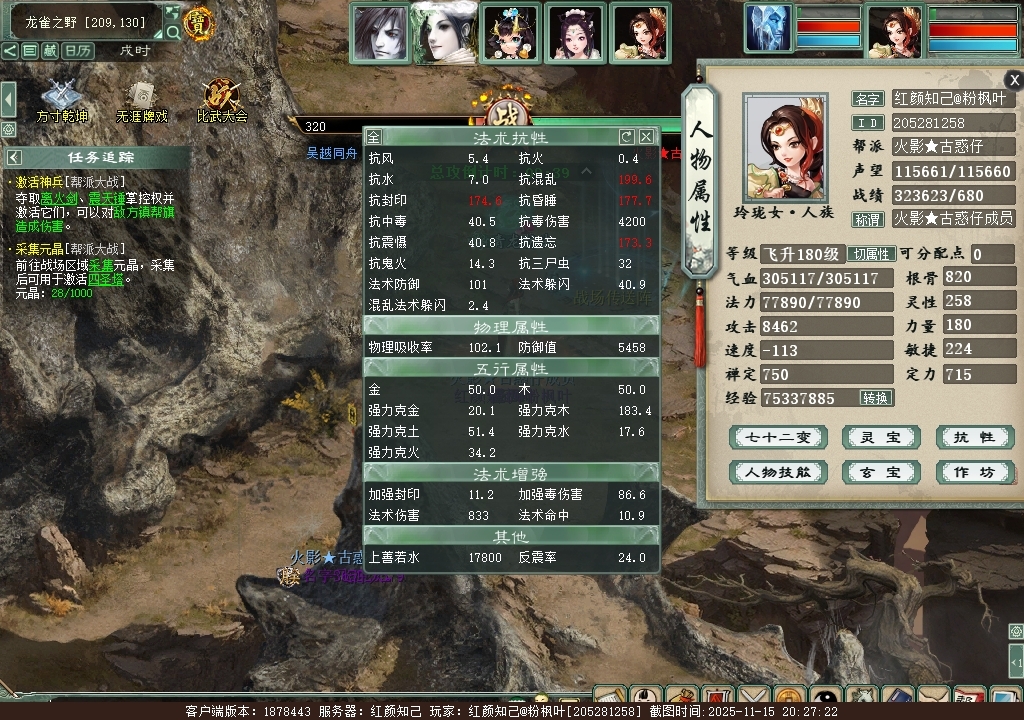This screenshot has width=1024, height=720.
Task: Open the 日历 calendar
Action: coord(77,51)
